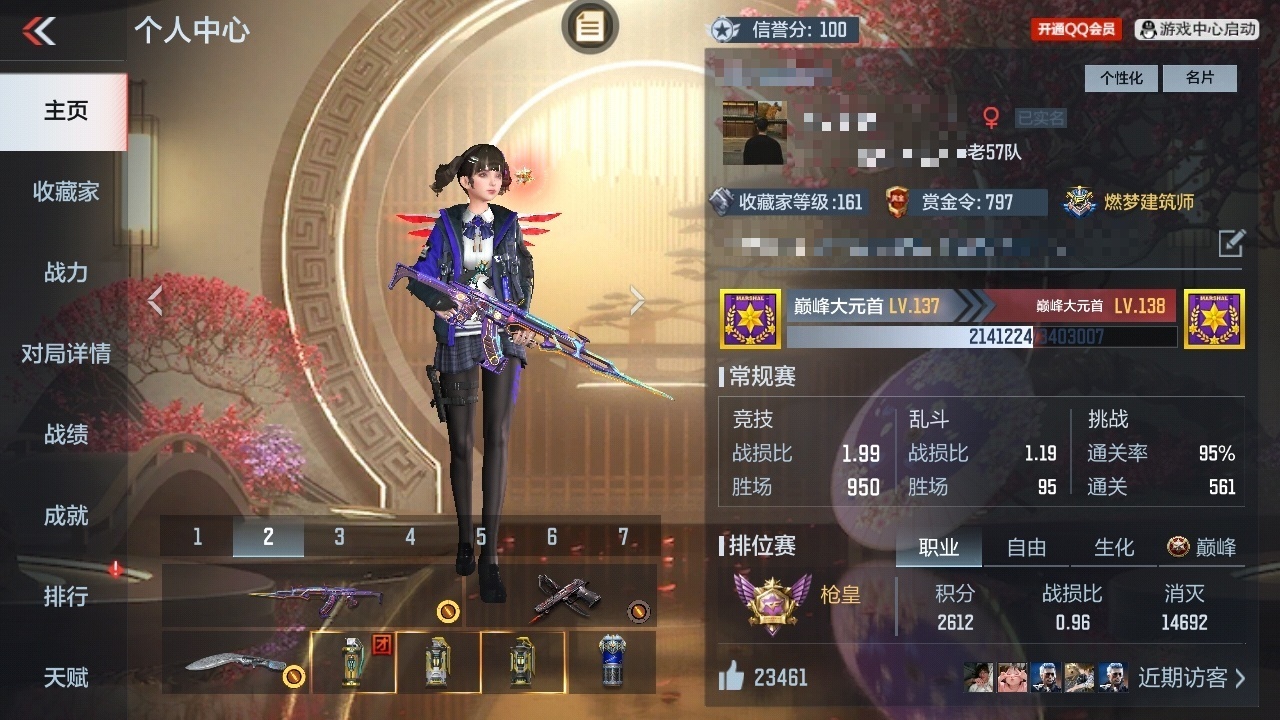The height and width of the screenshot is (720, 1280).
Task: Switch to the 生化 ranked tab
Action: (x=1114, y=547)
